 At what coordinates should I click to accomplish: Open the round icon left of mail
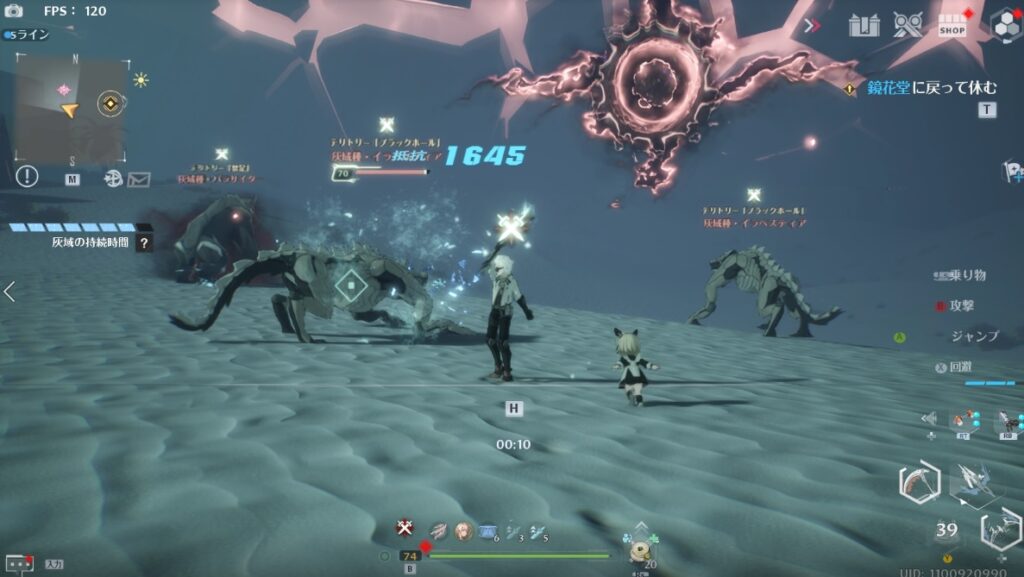point(113,179)
